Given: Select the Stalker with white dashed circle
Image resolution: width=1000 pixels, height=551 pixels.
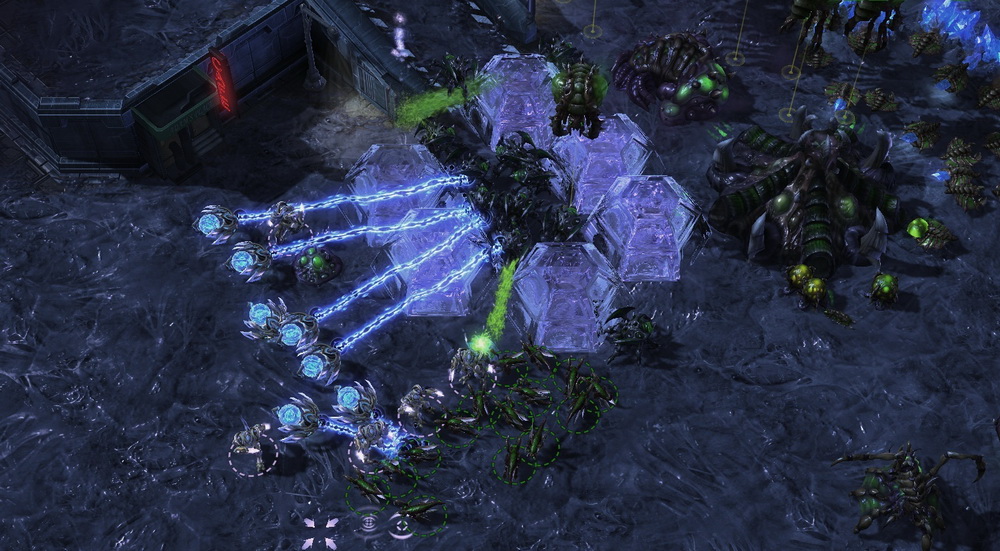Looking at the screenshot, I should [251, 444].
